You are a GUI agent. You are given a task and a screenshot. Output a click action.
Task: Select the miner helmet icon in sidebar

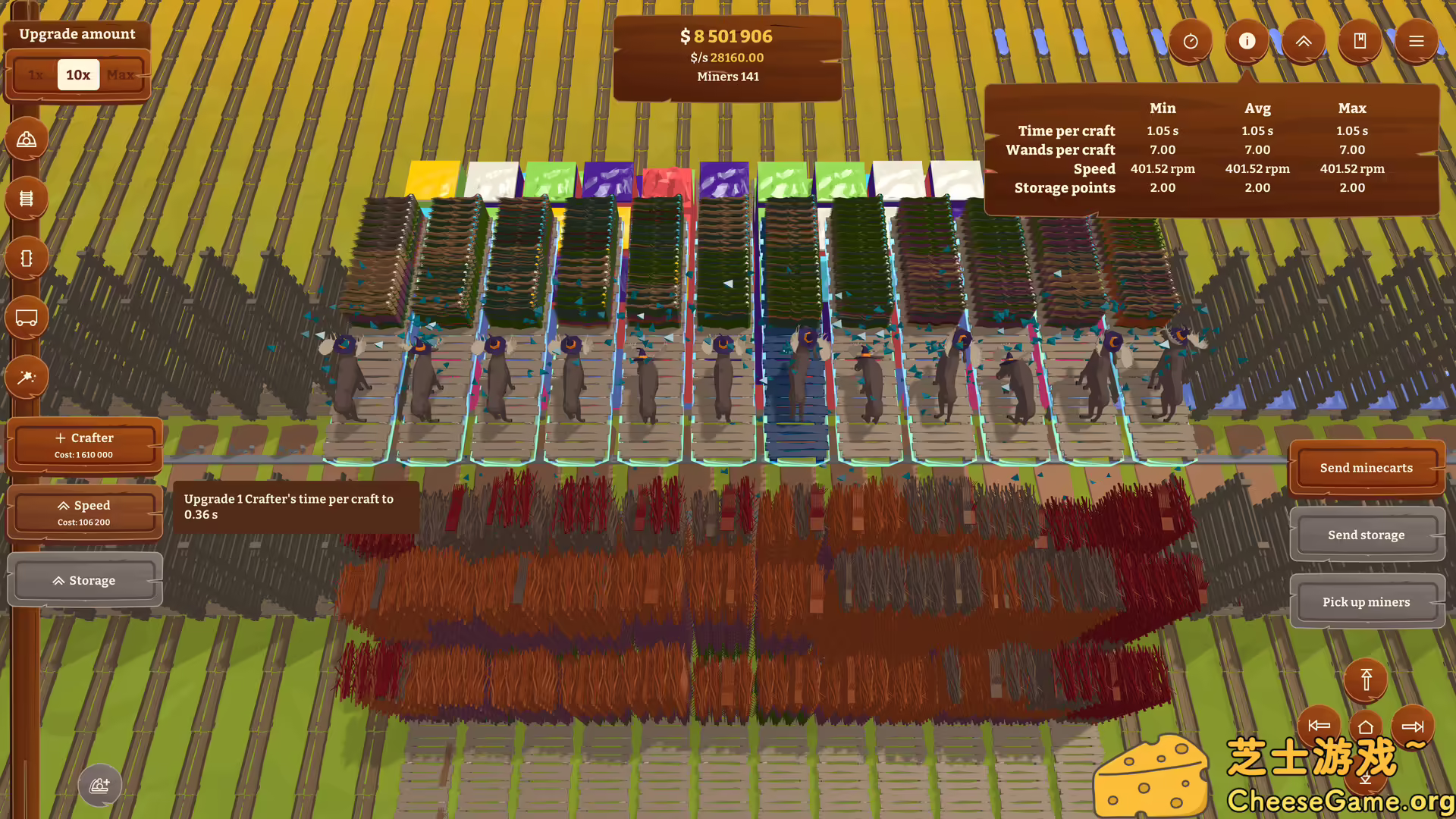27,139
